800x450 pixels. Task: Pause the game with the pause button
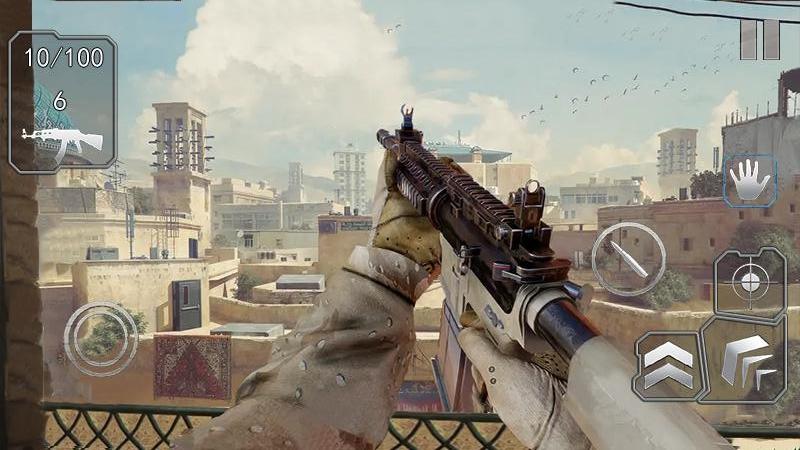[x=758, y=39]
